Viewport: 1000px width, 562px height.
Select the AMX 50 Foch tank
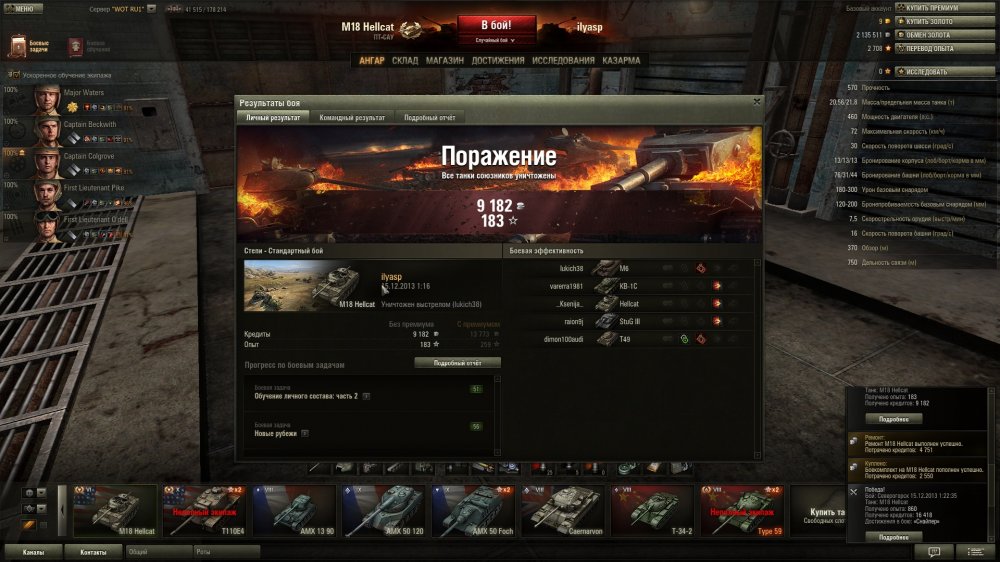(475, 511)
